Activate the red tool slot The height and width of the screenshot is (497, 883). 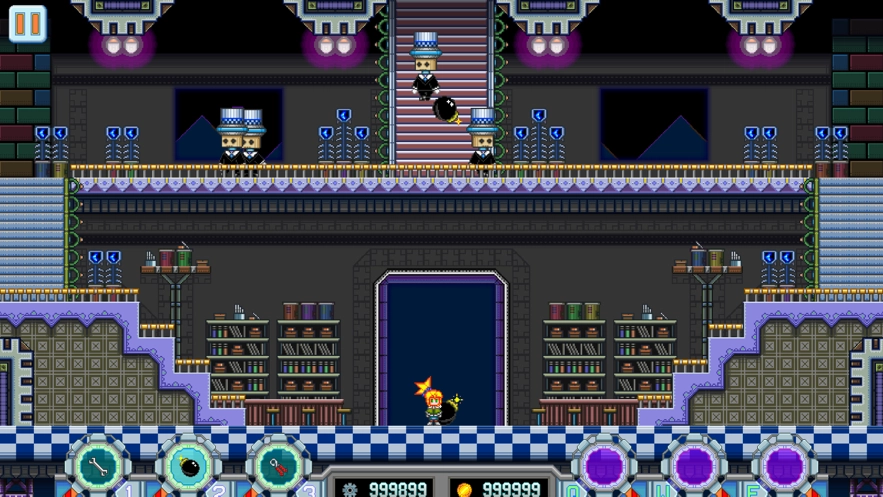pyautogui.click(x=278, y=466)
